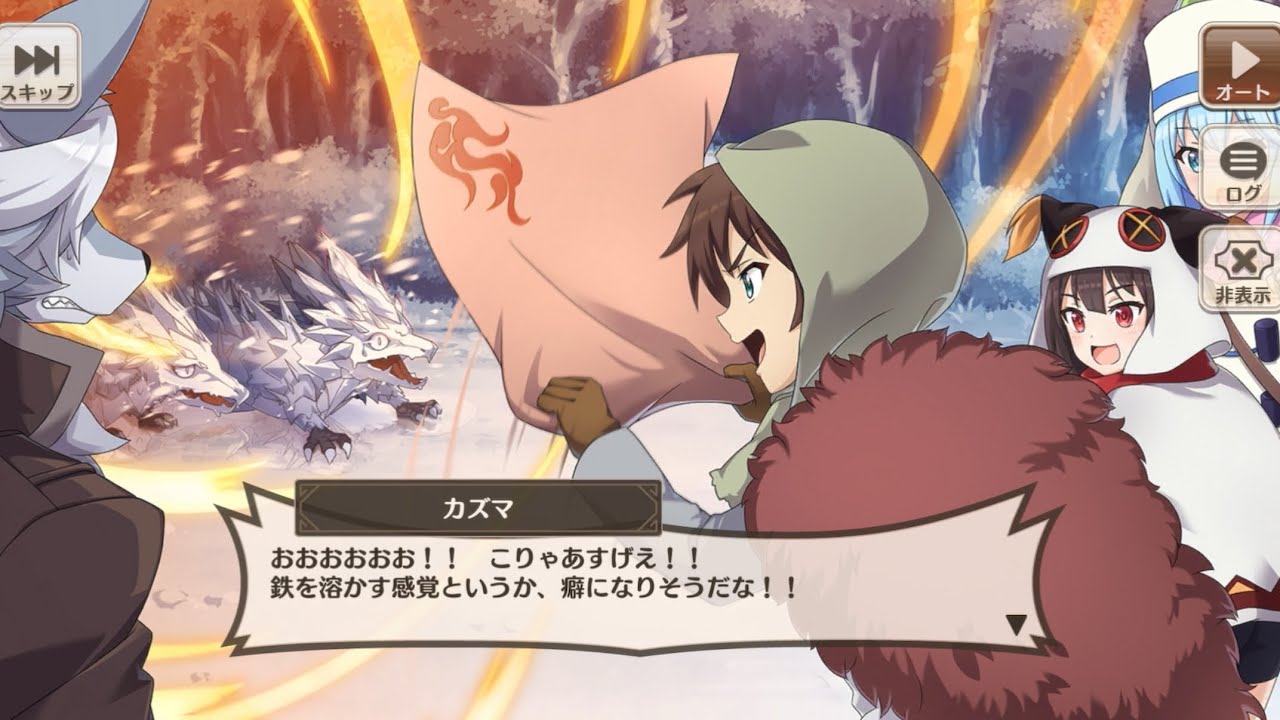Enable skip mode for the scene
This screenshot has width=1280, height=720.
click(38, 65)
